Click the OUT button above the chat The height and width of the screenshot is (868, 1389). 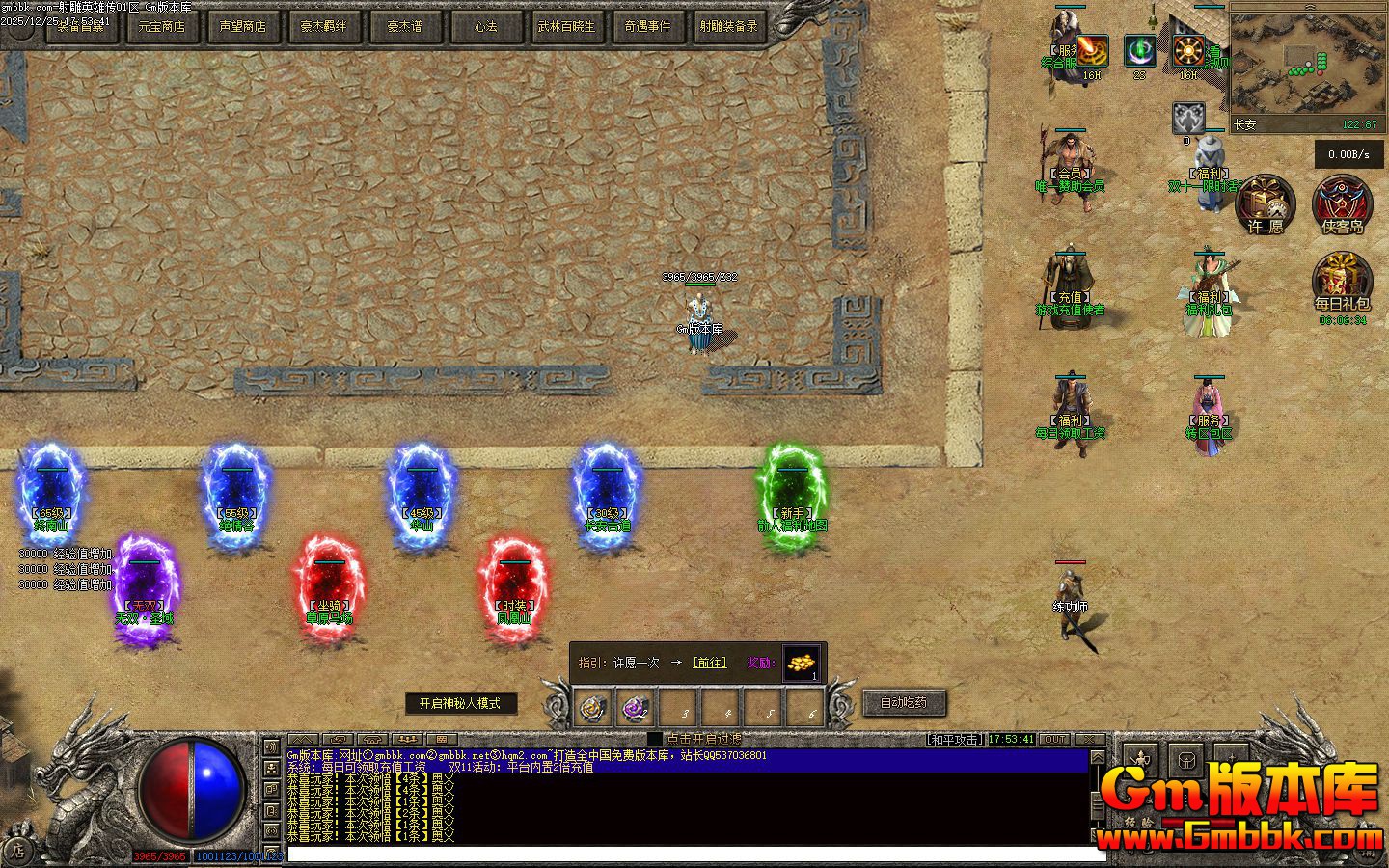1054,740
